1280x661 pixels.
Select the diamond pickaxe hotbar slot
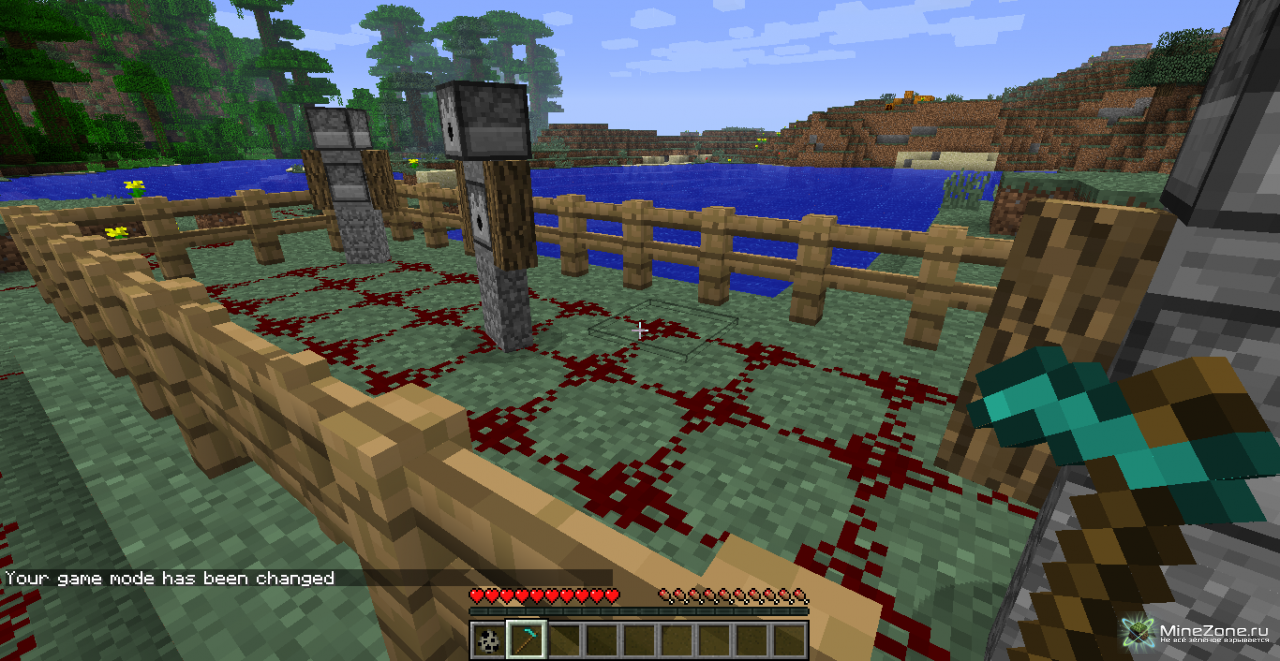pyautogui.click(x=526, y=639)
